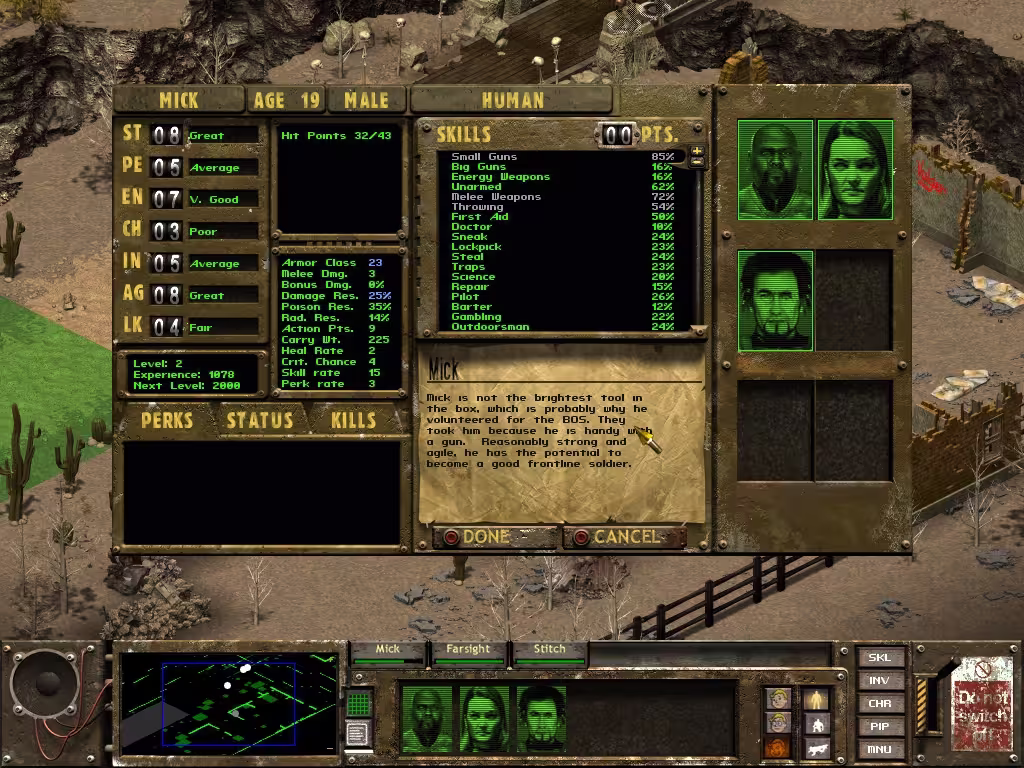Decrease skill with the minus button
Viewport: 1024px width, 768px height.
click(x=697, y=162)
